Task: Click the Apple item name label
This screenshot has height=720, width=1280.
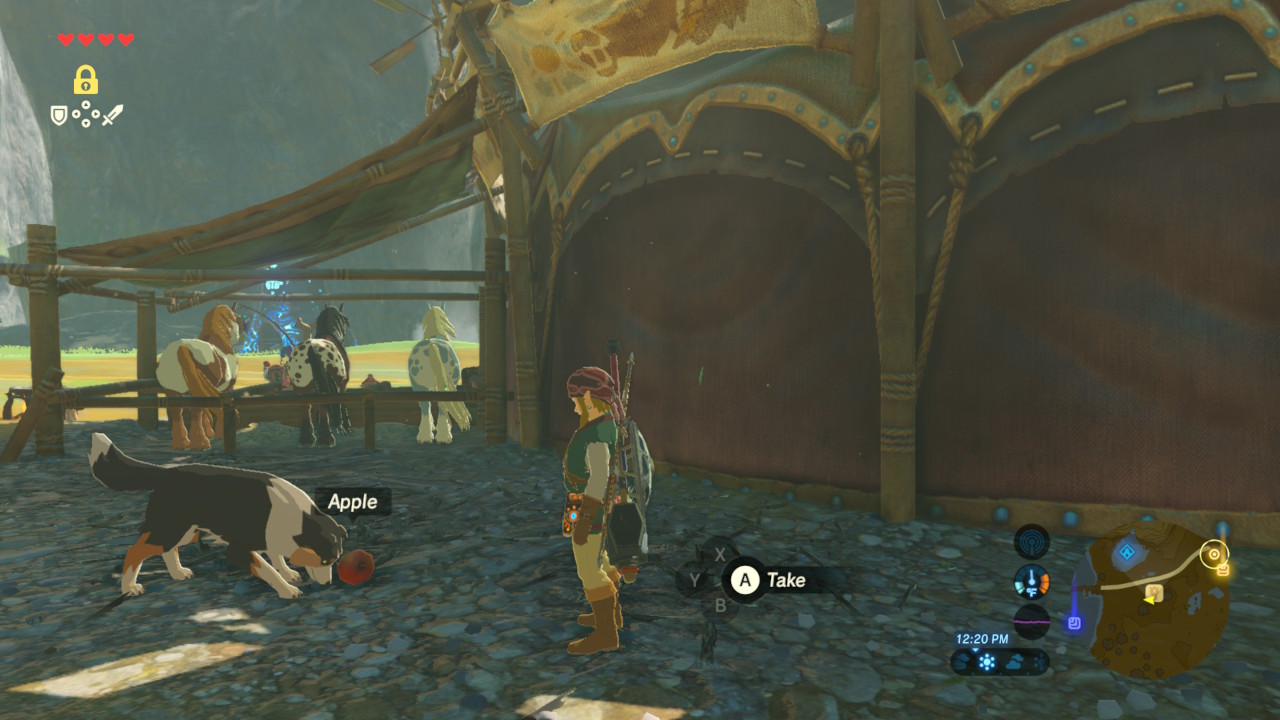Action: 351,502
